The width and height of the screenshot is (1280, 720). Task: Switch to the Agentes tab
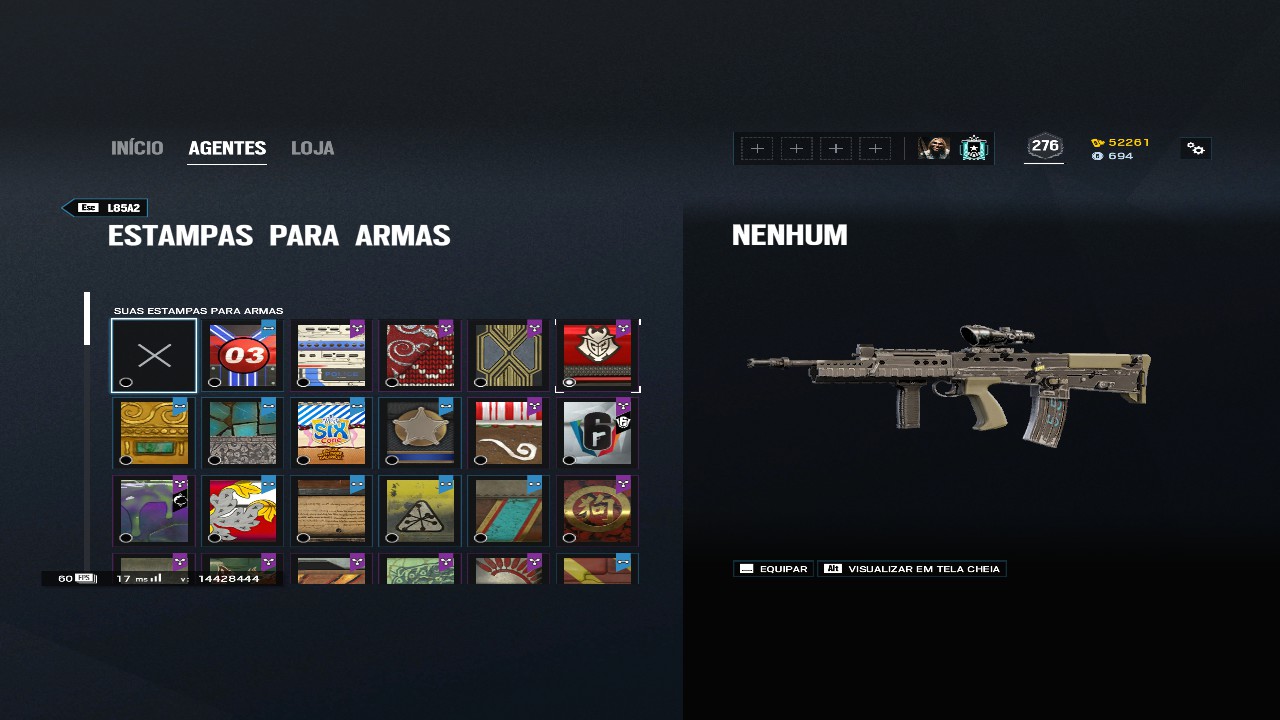(227, 148)
